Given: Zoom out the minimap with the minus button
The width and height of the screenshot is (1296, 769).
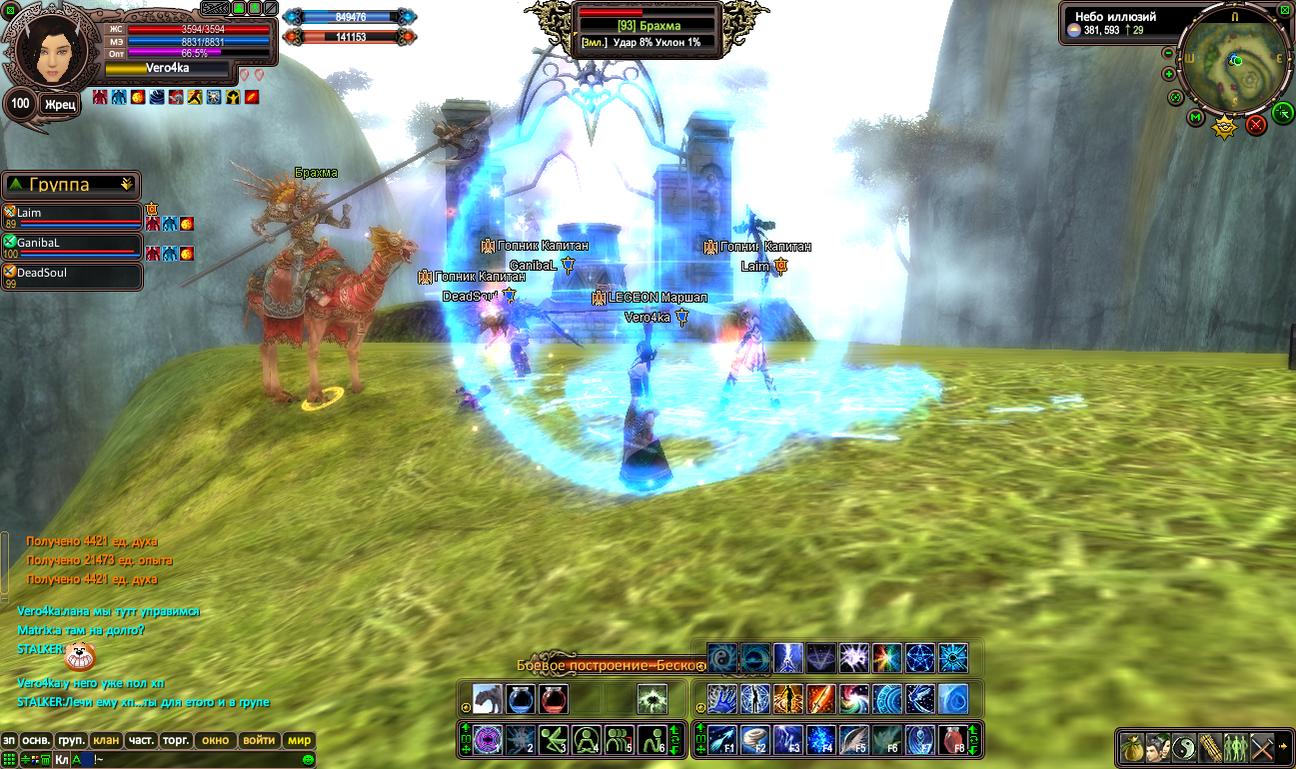Looking at the screenshot, I should (1168, 51).
